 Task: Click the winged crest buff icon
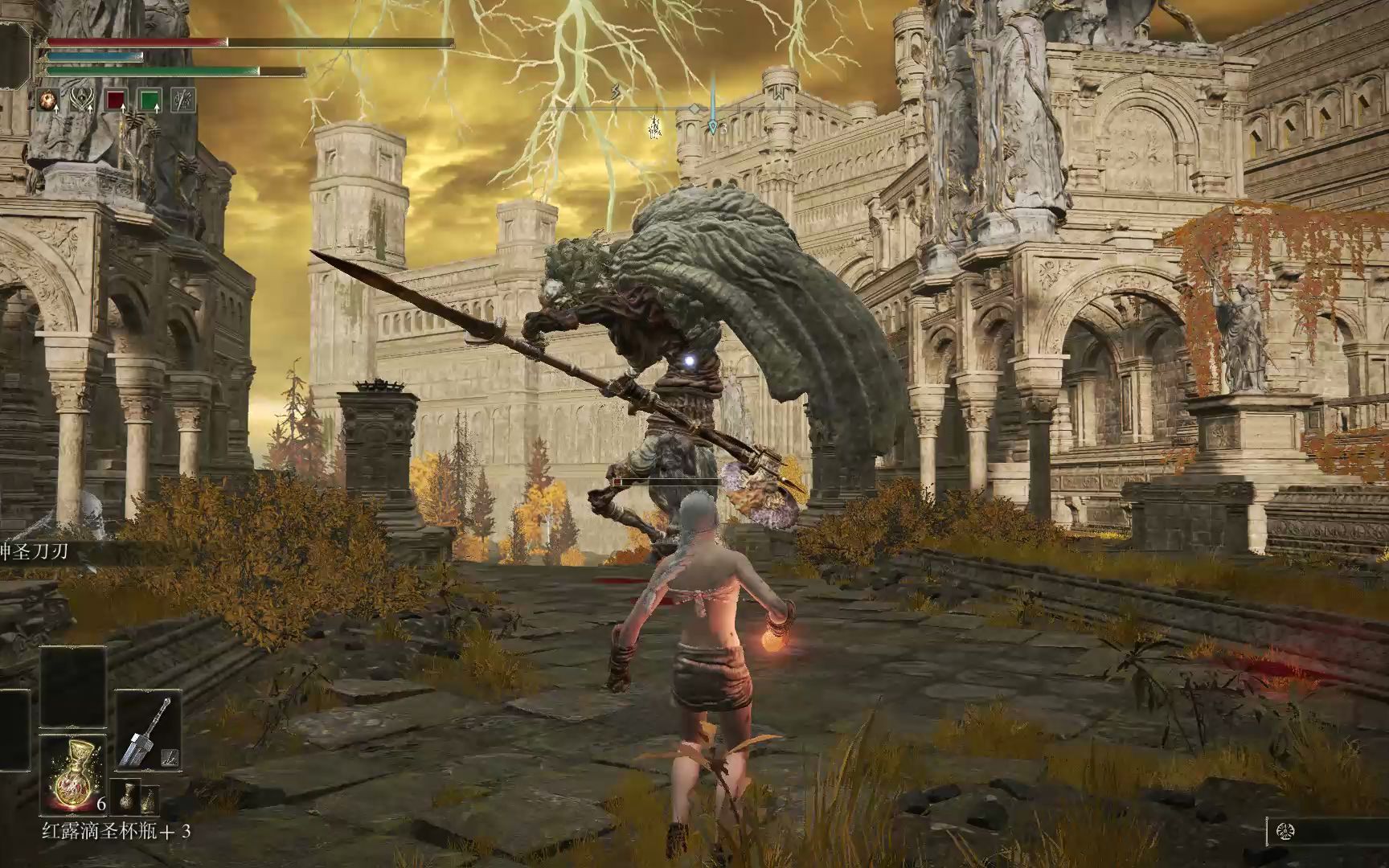tap(83, 100)
